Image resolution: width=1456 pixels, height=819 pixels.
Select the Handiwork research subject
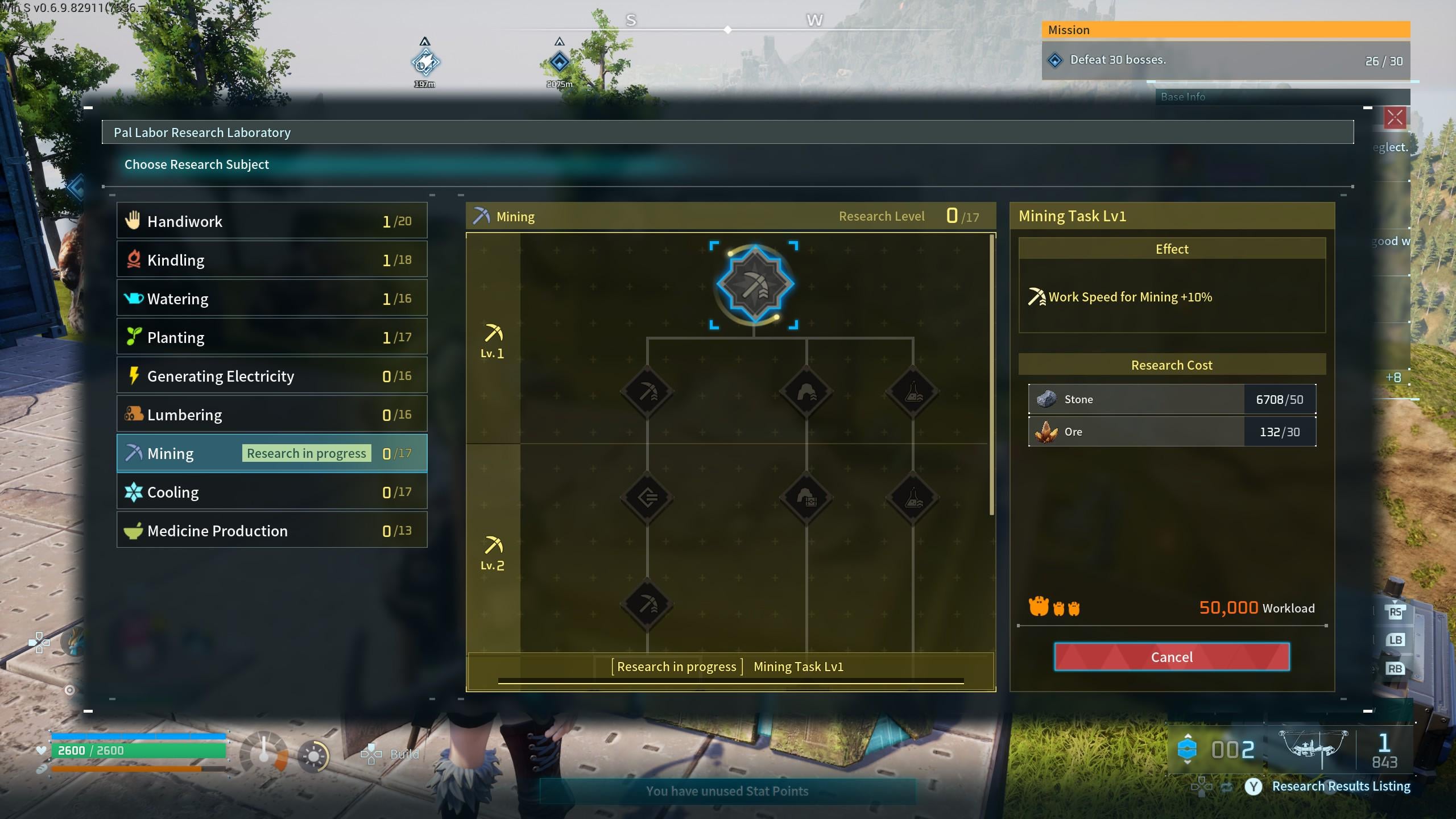pos(272,221)
